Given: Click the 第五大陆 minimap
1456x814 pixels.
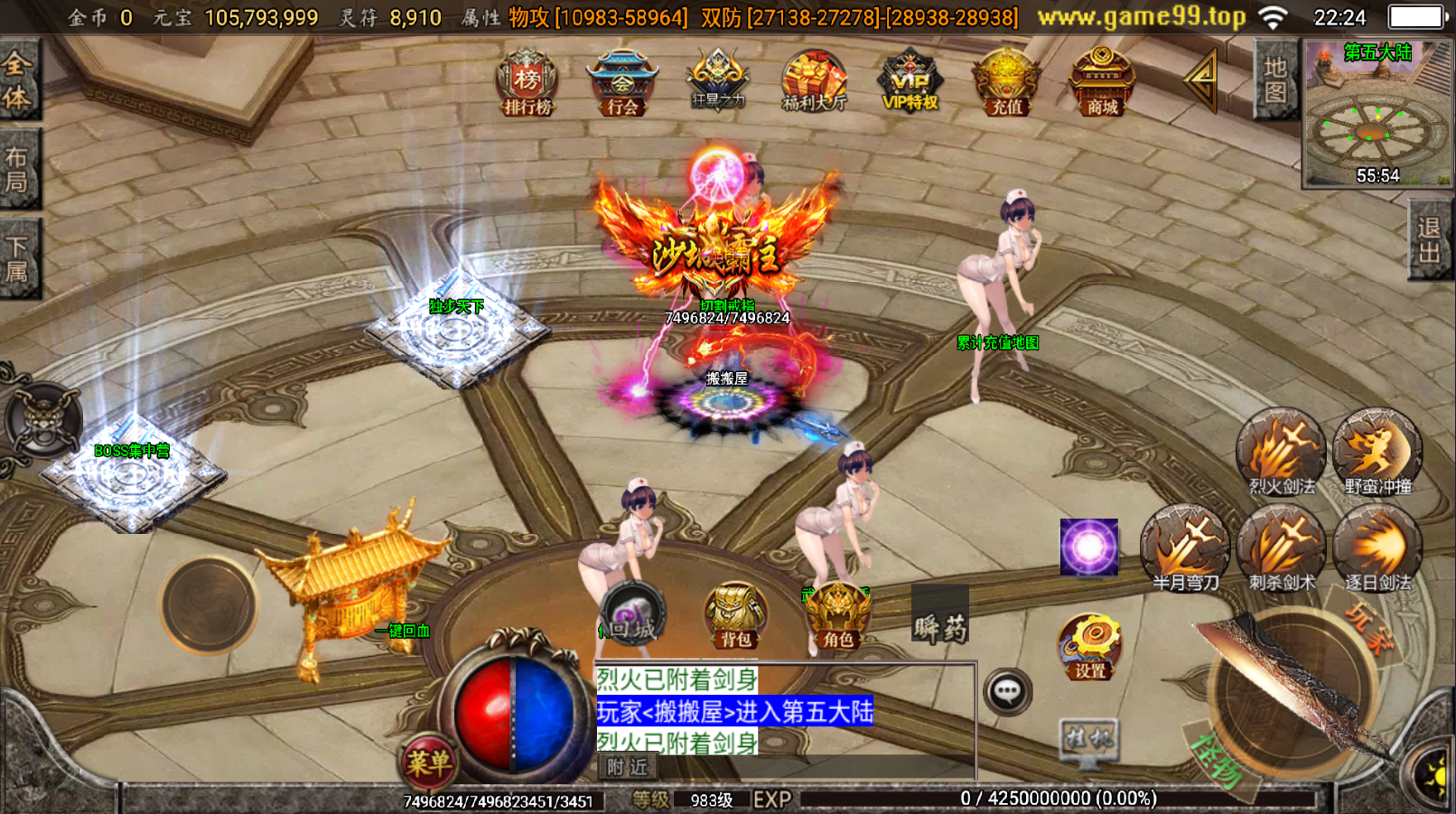Looking at the screenshot, I should point(1377,115).
